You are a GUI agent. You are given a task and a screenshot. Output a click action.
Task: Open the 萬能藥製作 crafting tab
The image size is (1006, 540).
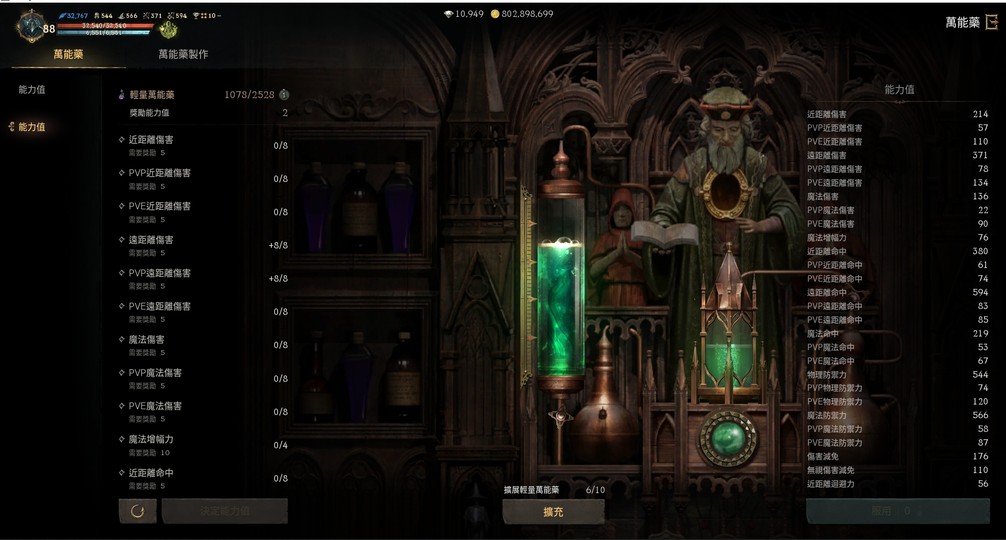[183, 55]
